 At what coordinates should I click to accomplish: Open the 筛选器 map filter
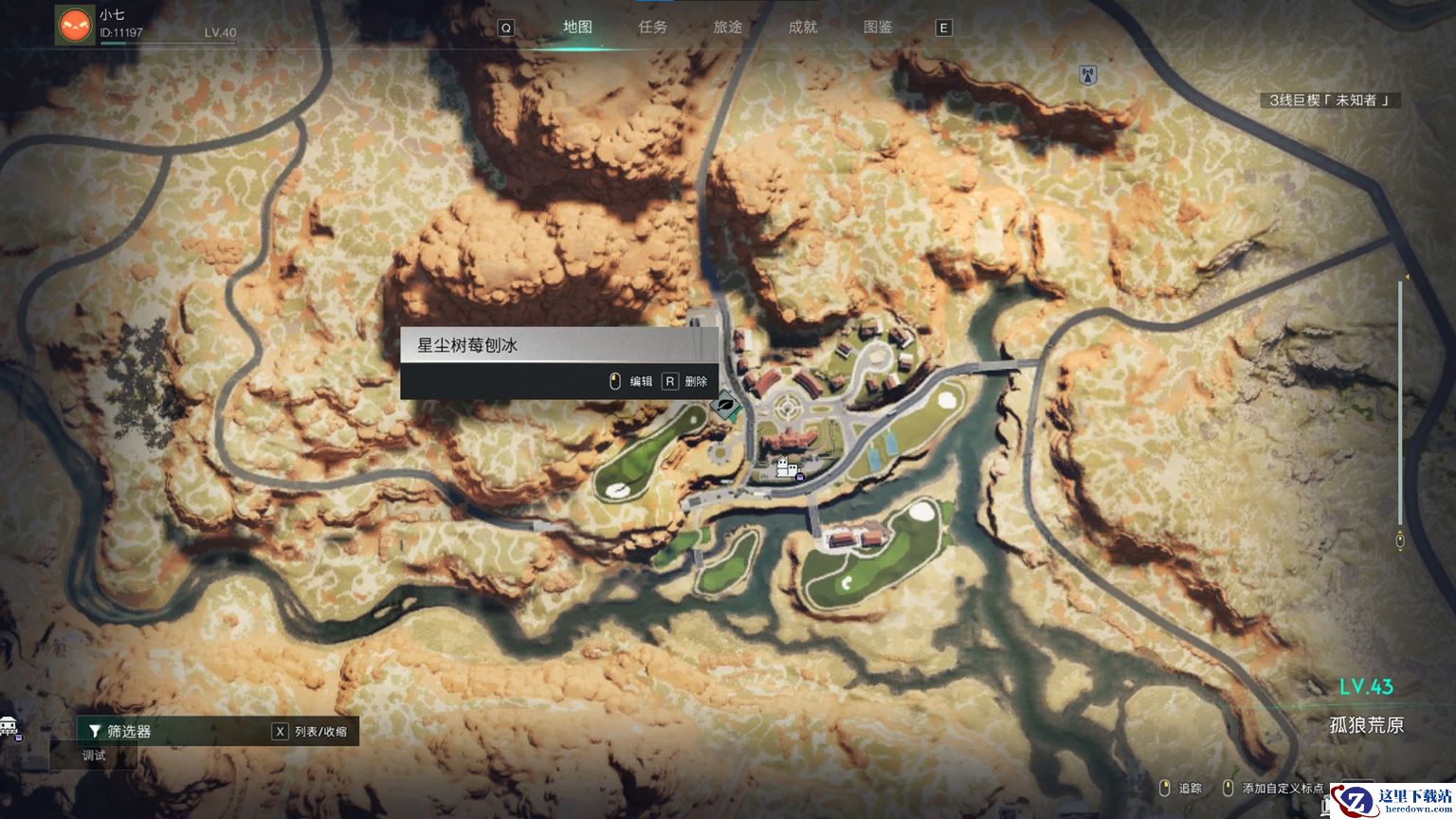(120, 731)
